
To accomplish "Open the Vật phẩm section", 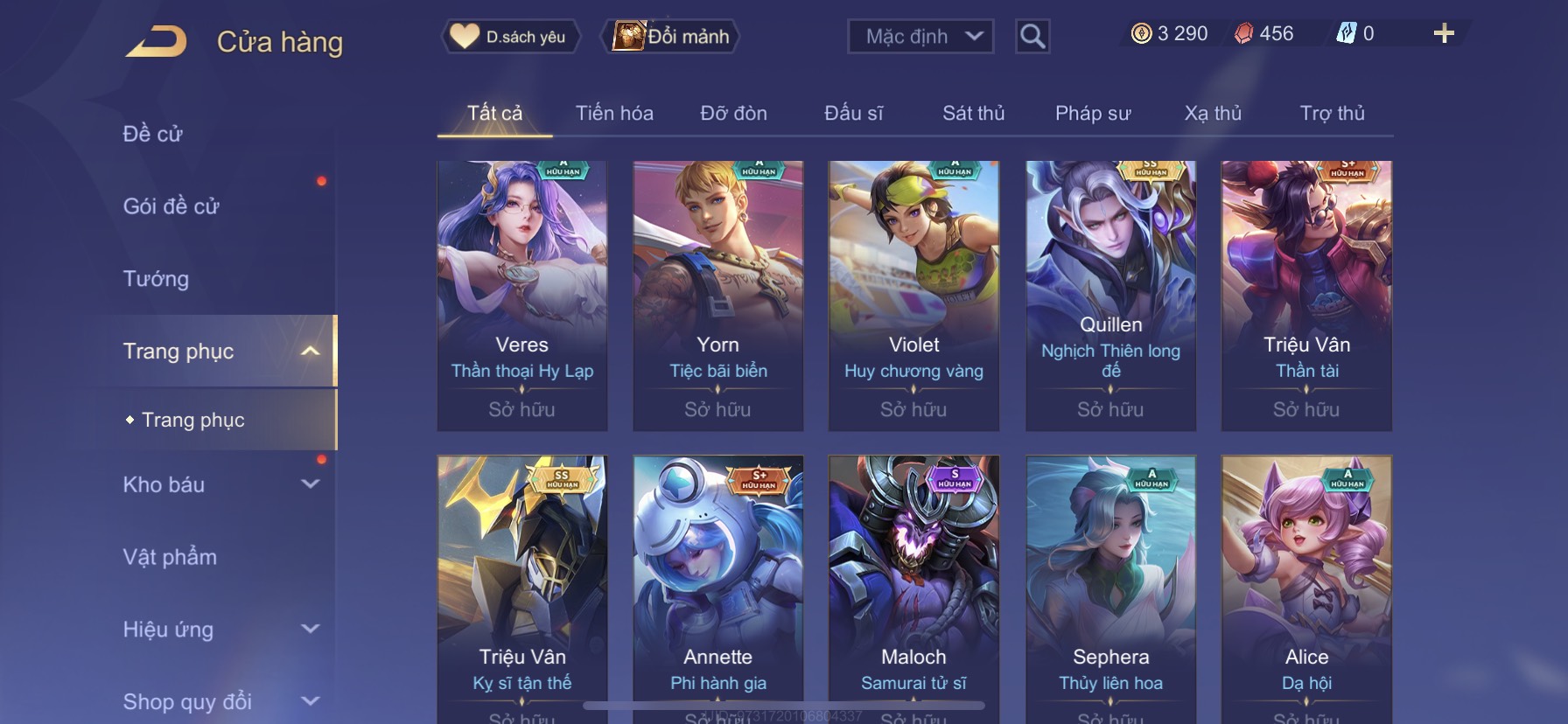I will pyautogui.click(x=171, y=557).
